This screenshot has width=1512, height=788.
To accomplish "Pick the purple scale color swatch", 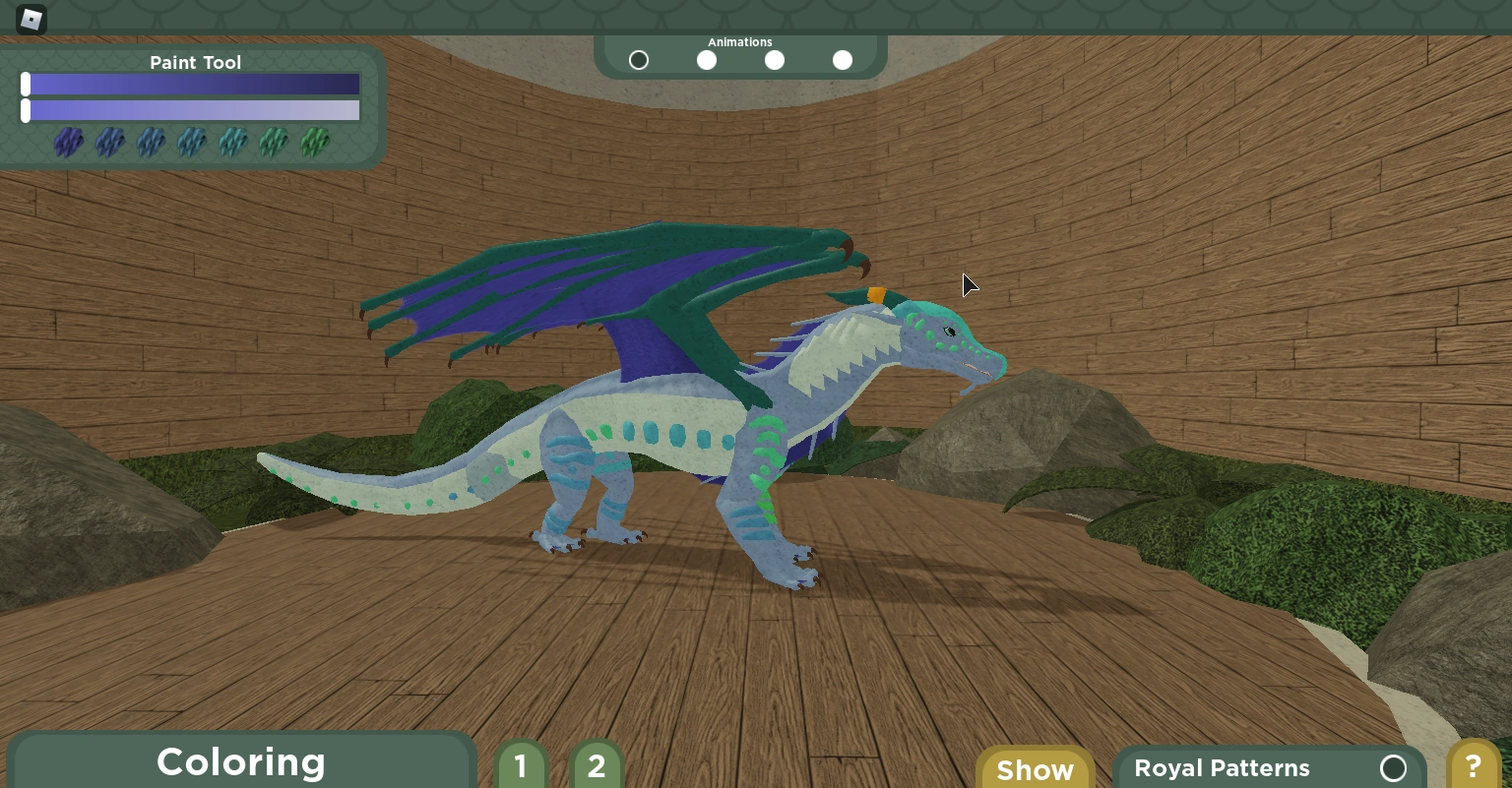I will click(68, 143).
